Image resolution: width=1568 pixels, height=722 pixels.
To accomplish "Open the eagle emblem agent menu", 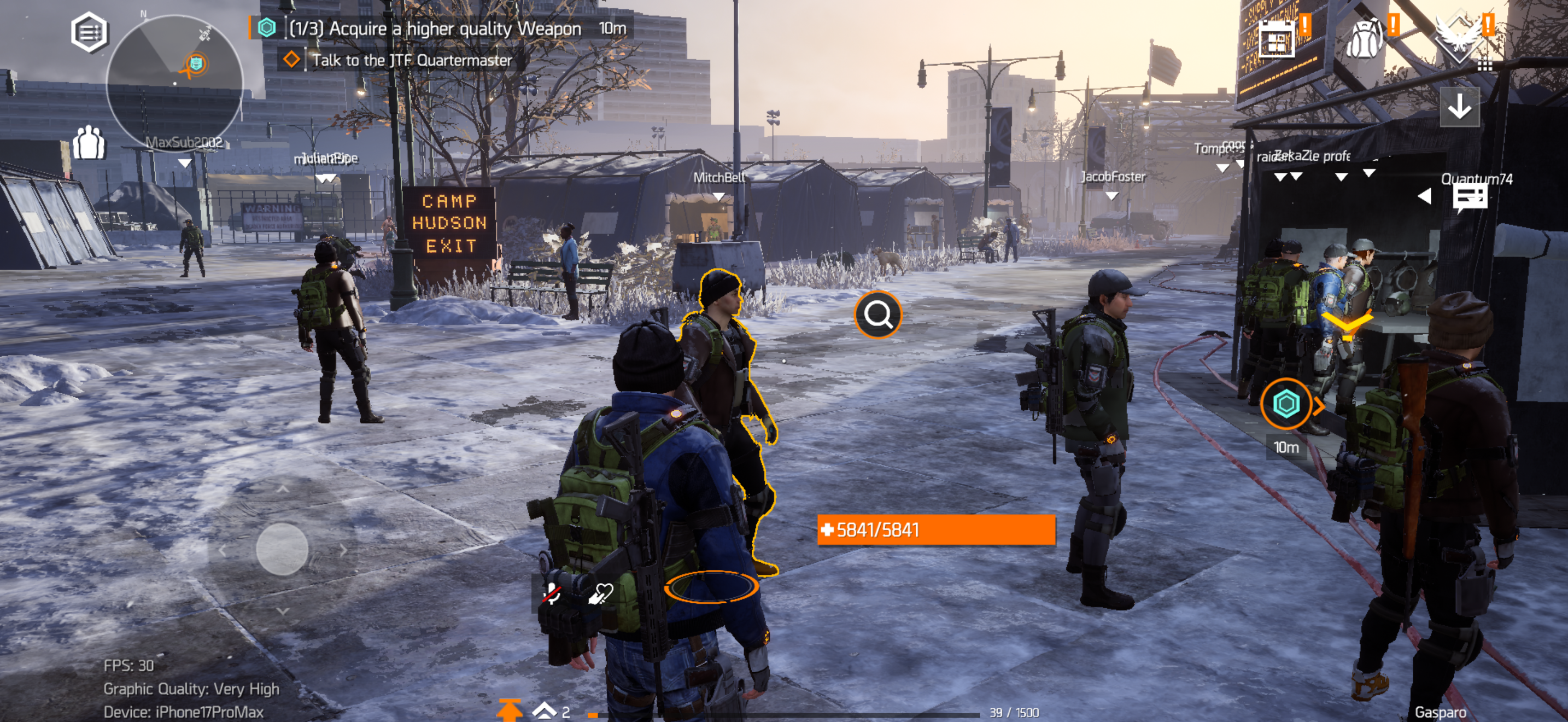I will (x=1459, y=38).
